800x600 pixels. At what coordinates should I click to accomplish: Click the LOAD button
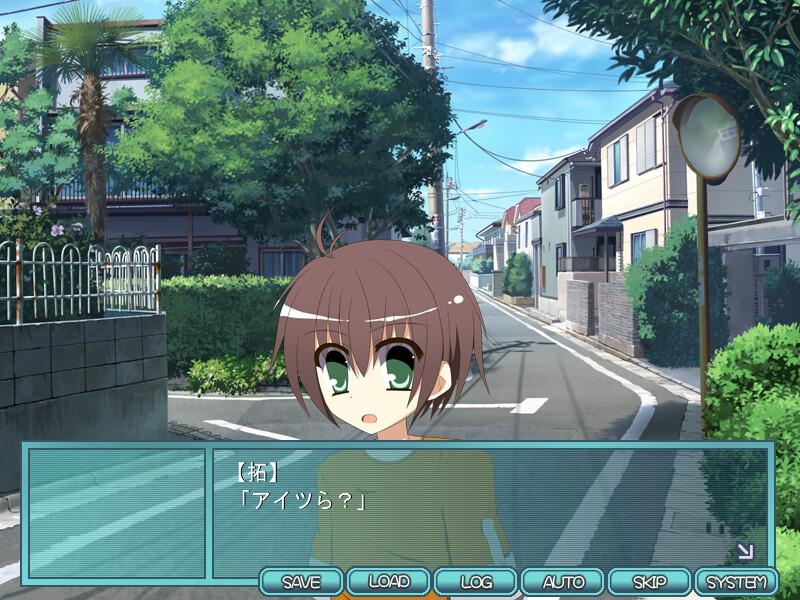click(x=389, y=581)
